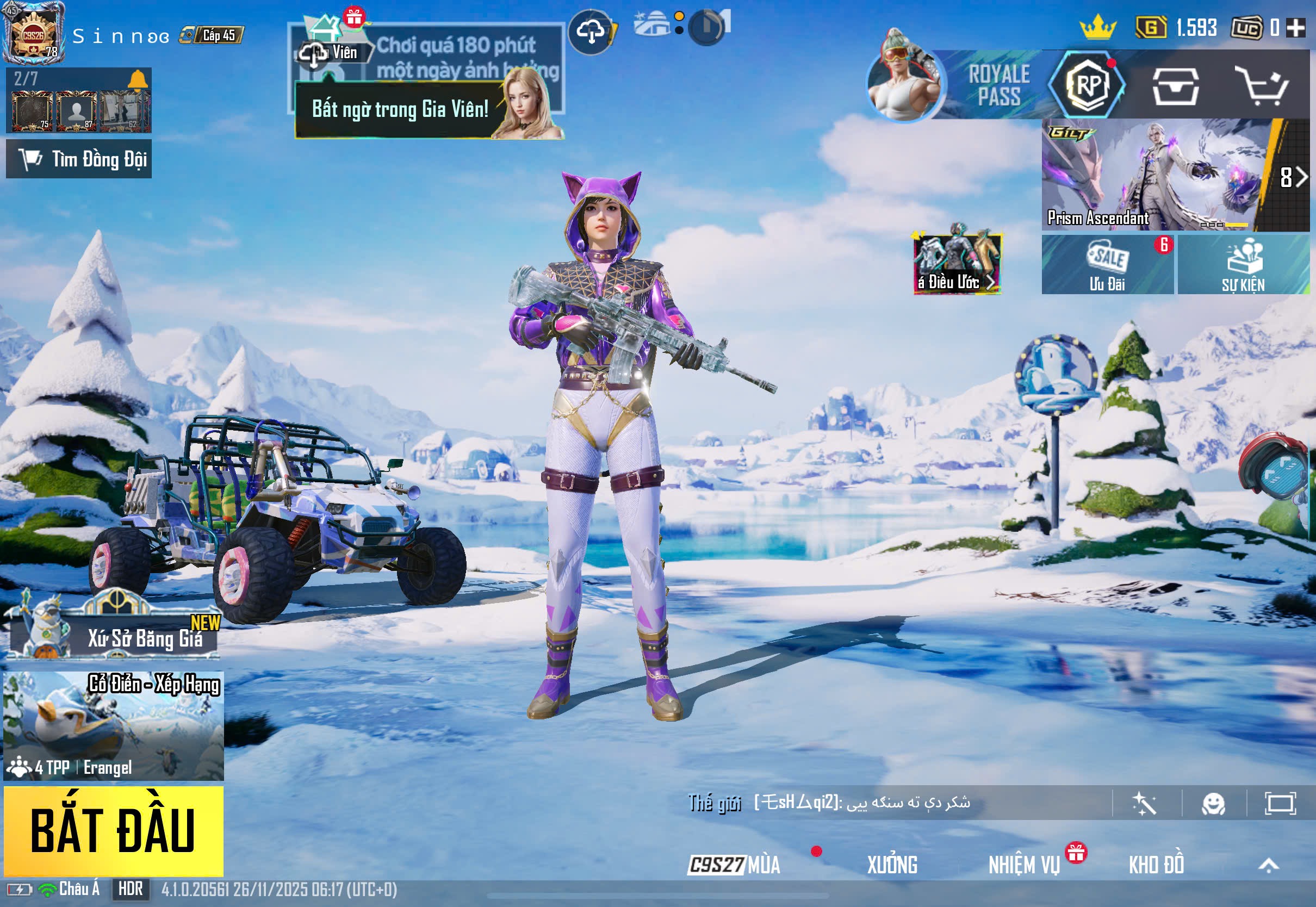Open the Ưu Đãi sale offers
This screenshot has height=907, width=1316.
(1107, 265)
